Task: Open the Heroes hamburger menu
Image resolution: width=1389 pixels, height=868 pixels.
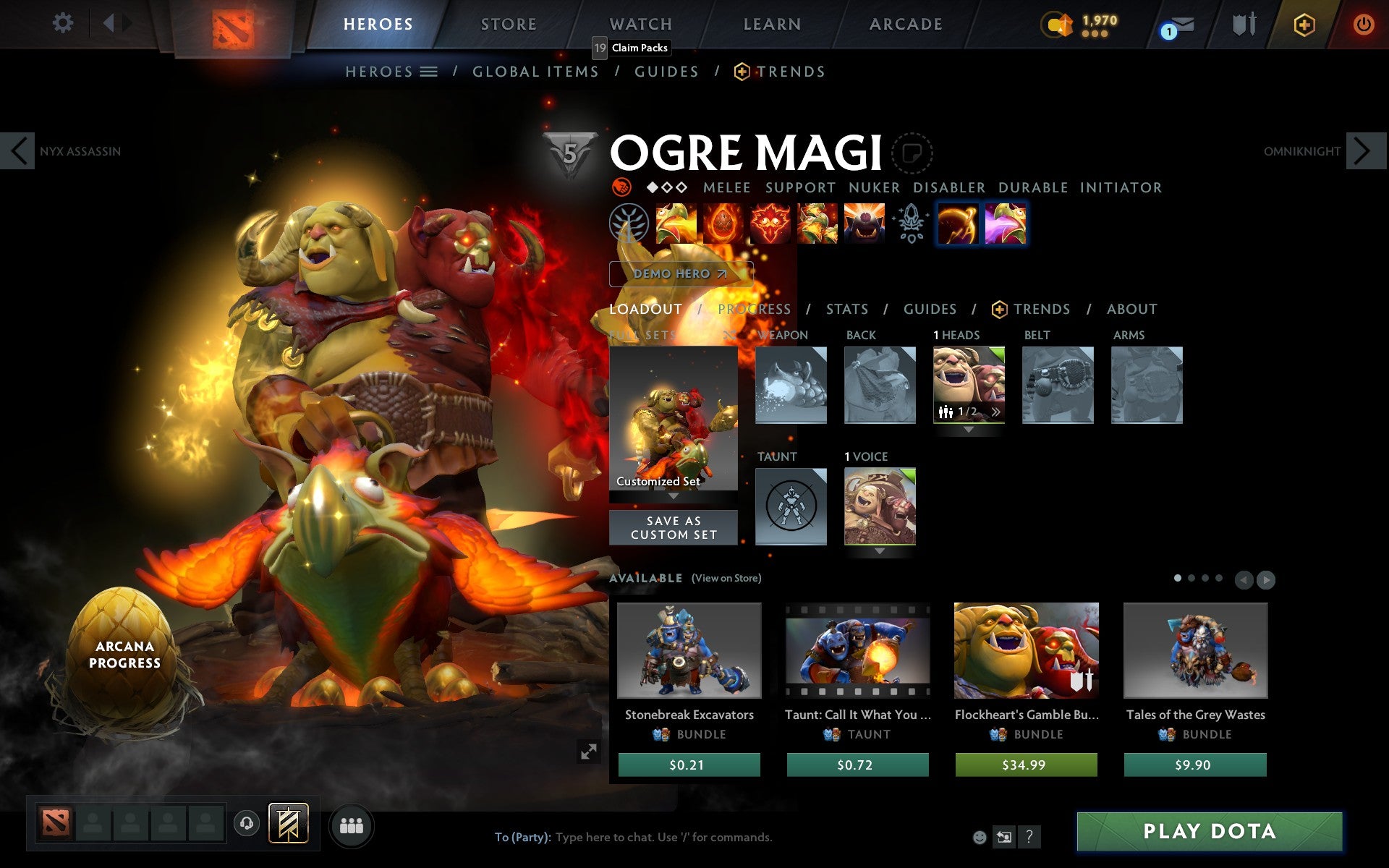Action: pos(428,71)
